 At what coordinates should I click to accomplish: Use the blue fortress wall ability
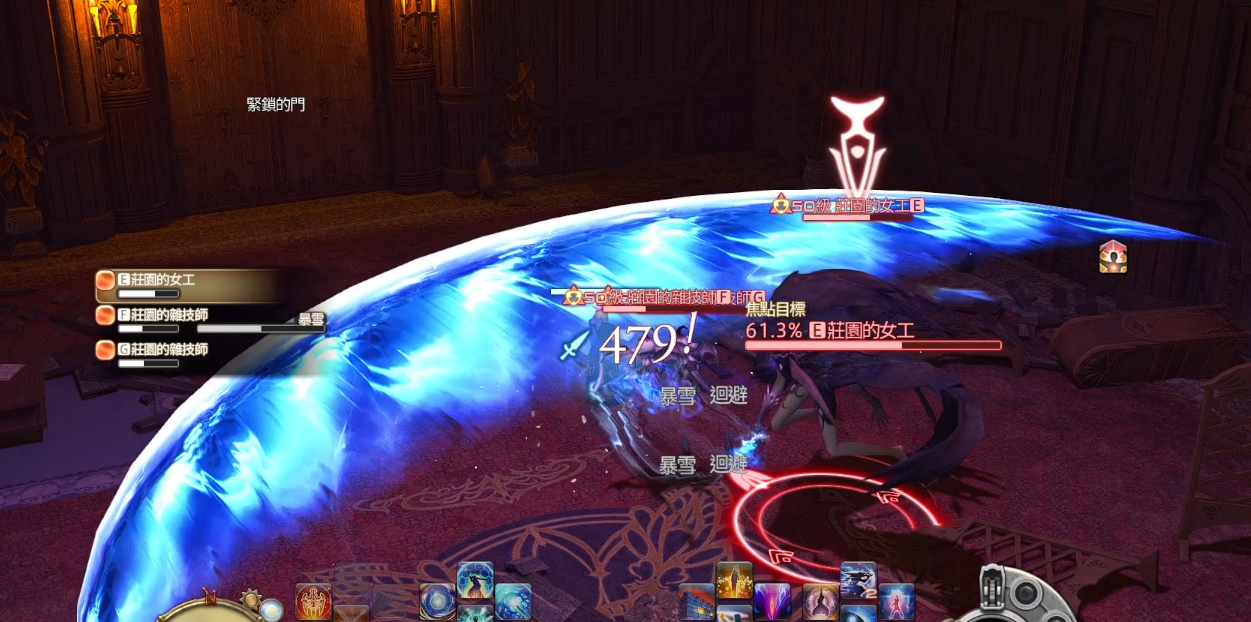pyautogui.click(x=696, y=602)
